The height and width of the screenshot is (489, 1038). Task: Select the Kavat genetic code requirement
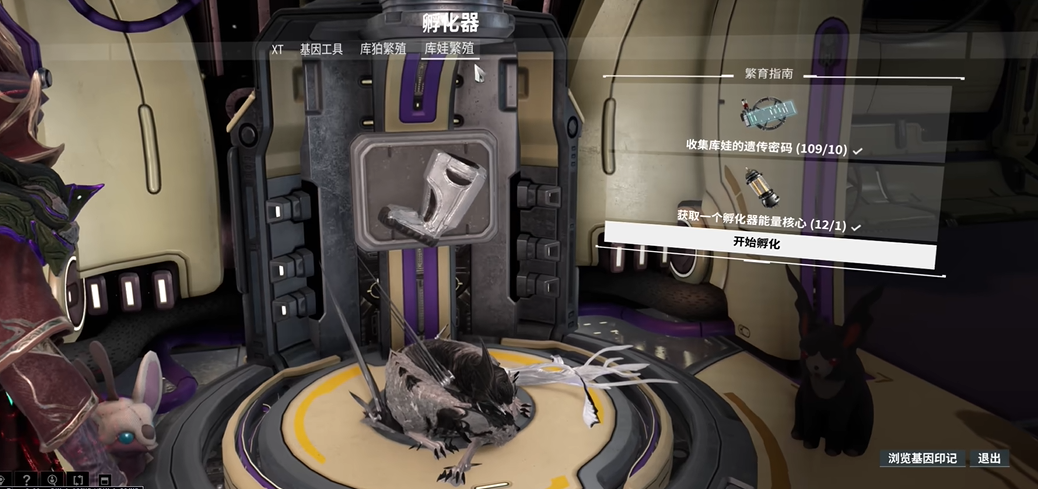(x=767, y=149)
